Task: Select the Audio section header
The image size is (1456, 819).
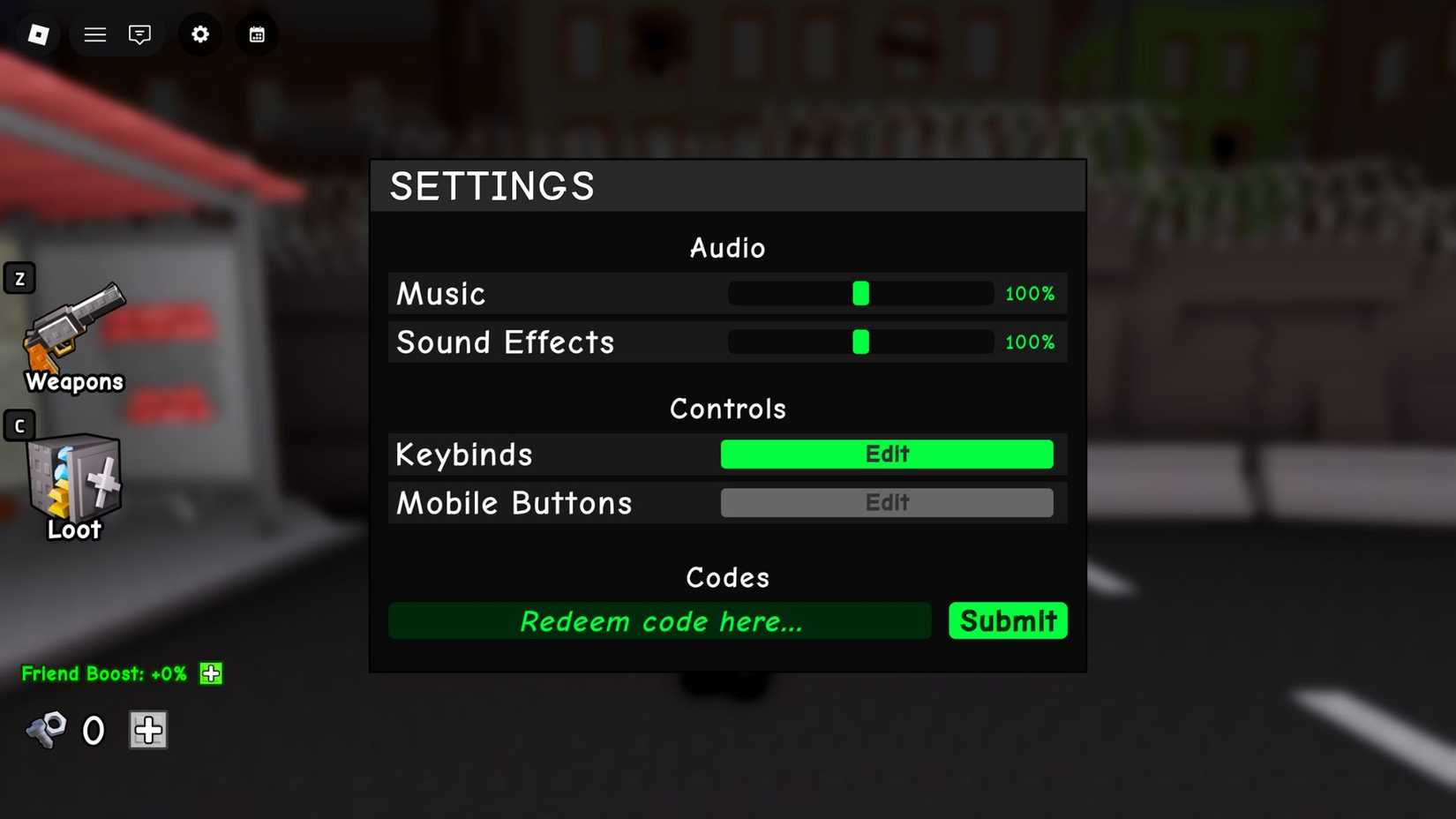Action: [x=727, y=248]
